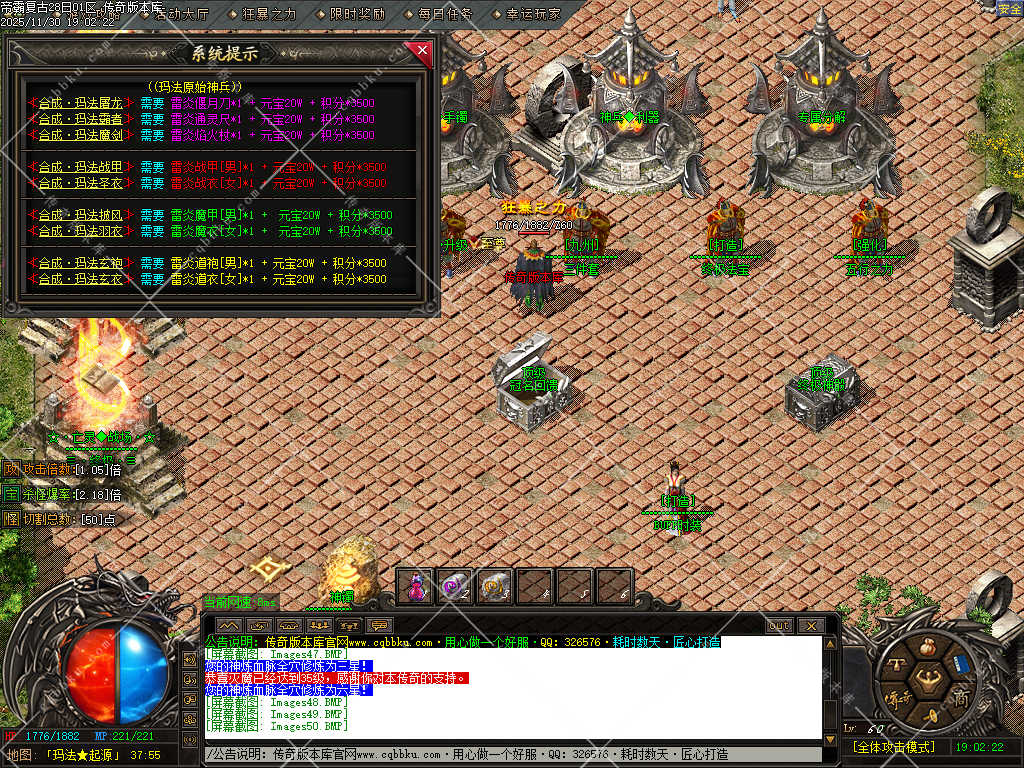Use the purple swirl stone in hotbar slot 2
This screenshot has height=768, width=1024.
point(456,587)
